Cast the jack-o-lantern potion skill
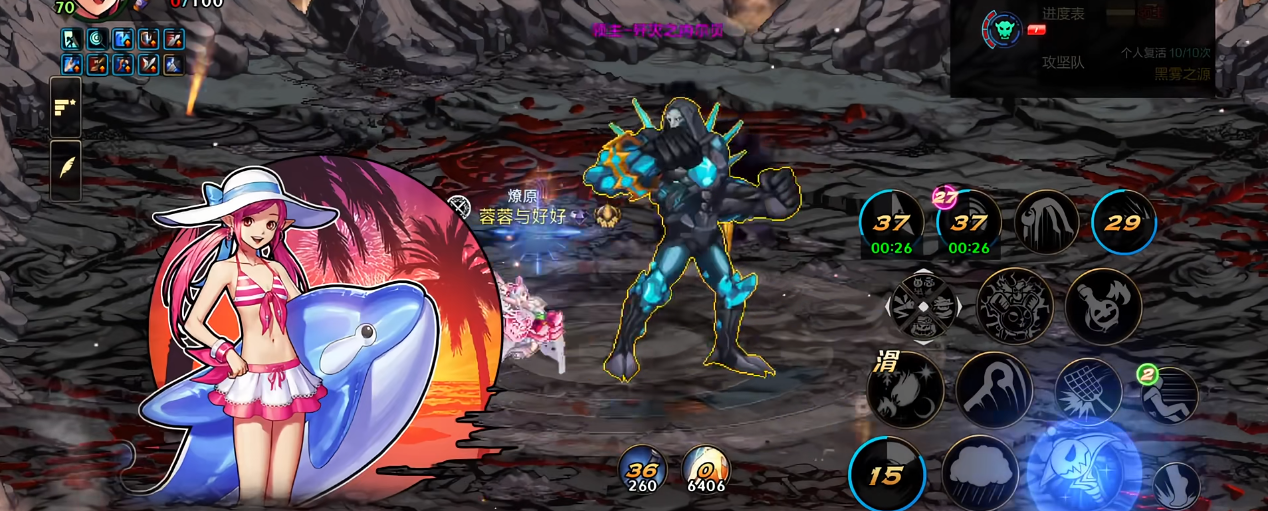Viewport: 1268px width, 511px height. click(1102, 306)
